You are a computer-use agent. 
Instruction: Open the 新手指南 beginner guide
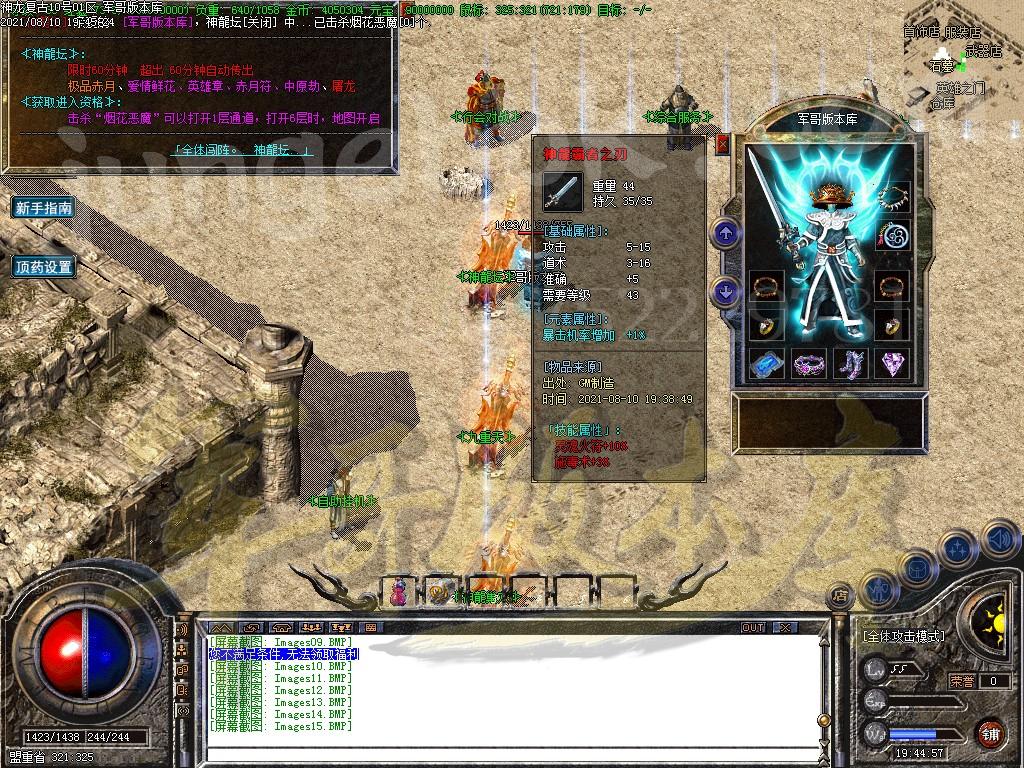(x=43, y=208)
